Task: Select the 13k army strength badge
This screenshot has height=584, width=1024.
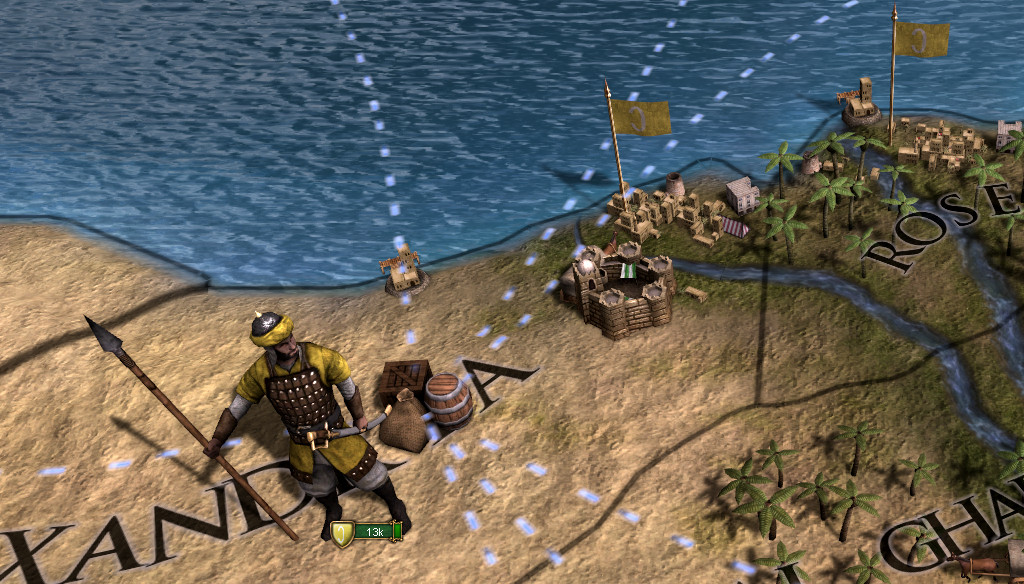Action: pyautogui.click(x=368, y=531)
